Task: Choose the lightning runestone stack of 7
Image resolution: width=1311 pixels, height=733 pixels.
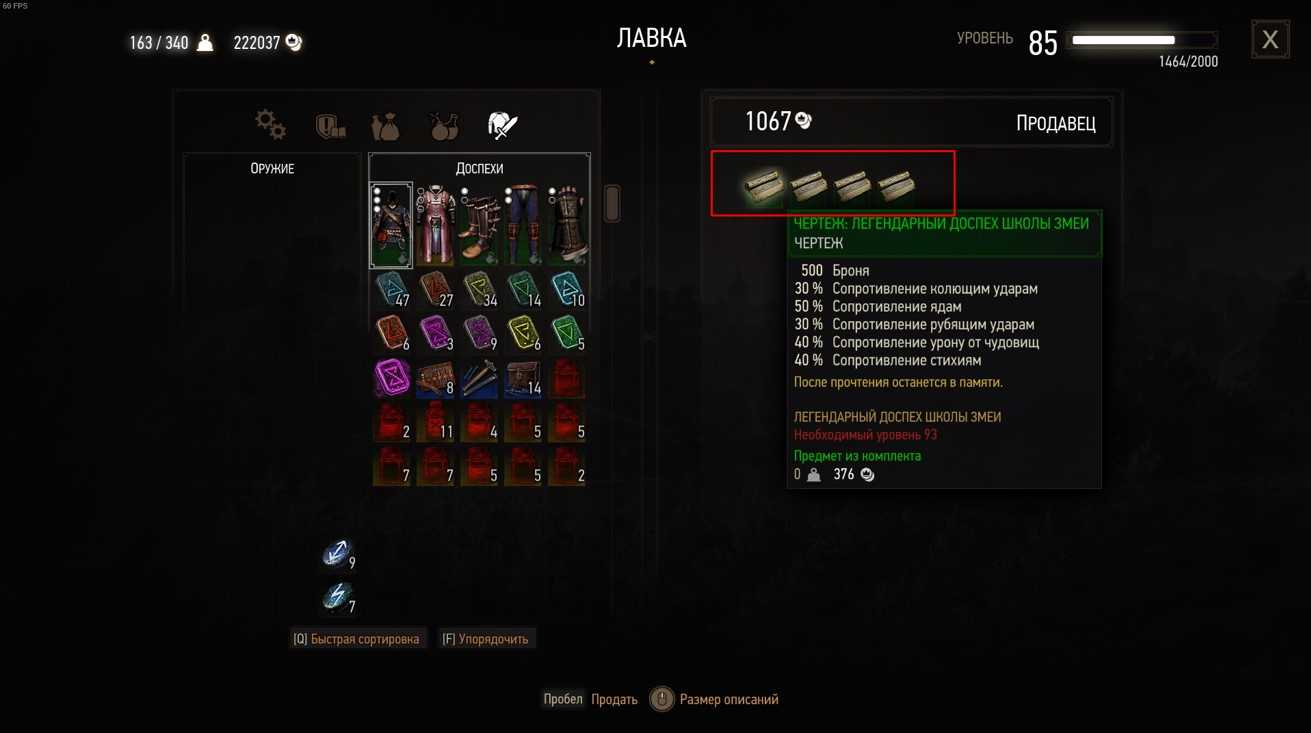Action: [337, 597]
